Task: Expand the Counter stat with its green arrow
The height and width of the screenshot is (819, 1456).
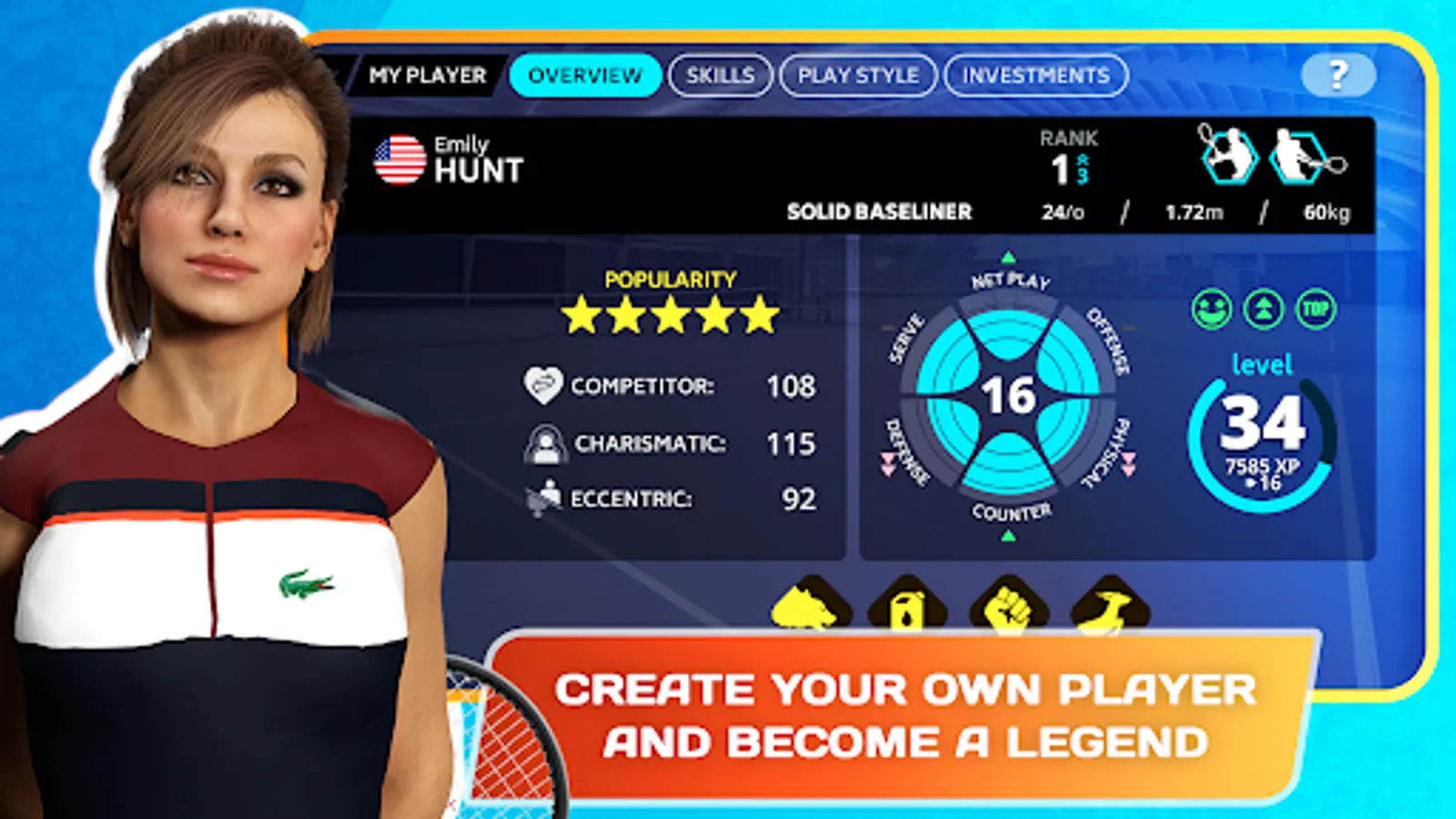Action: (1007, 536)
